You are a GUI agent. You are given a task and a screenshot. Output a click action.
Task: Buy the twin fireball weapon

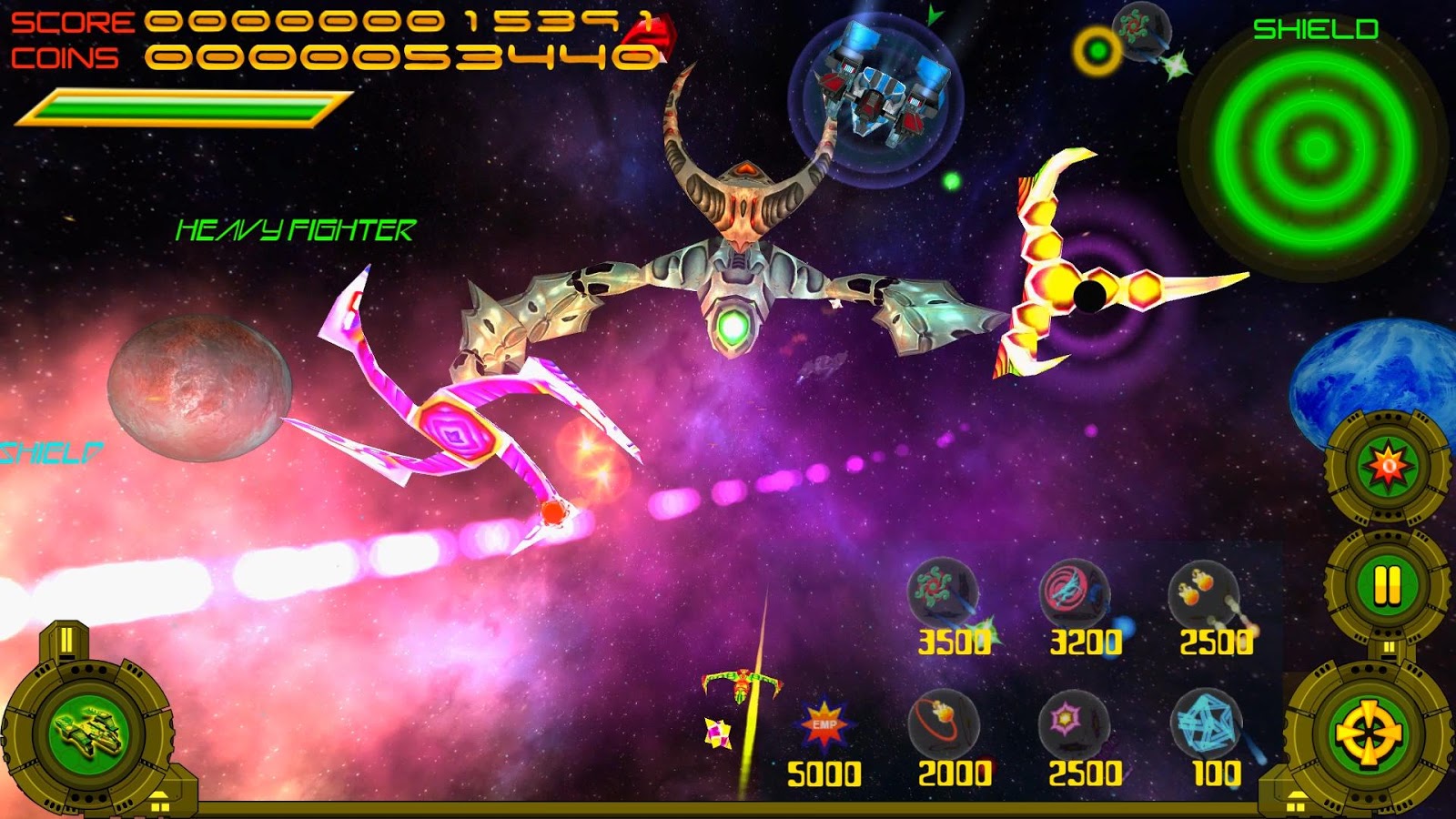pos(1204,591)
